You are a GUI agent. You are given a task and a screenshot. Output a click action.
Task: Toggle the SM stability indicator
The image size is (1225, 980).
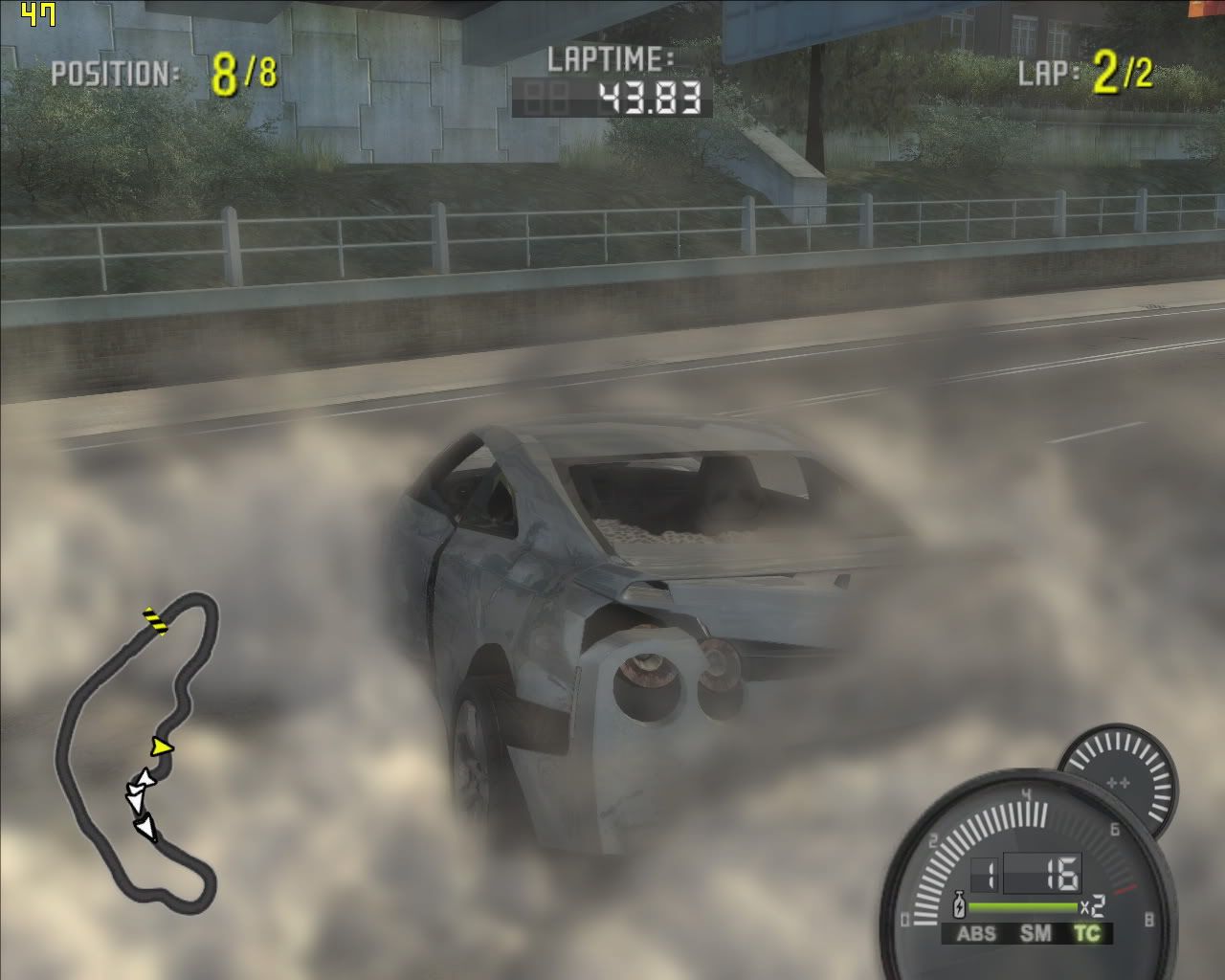1035,933
